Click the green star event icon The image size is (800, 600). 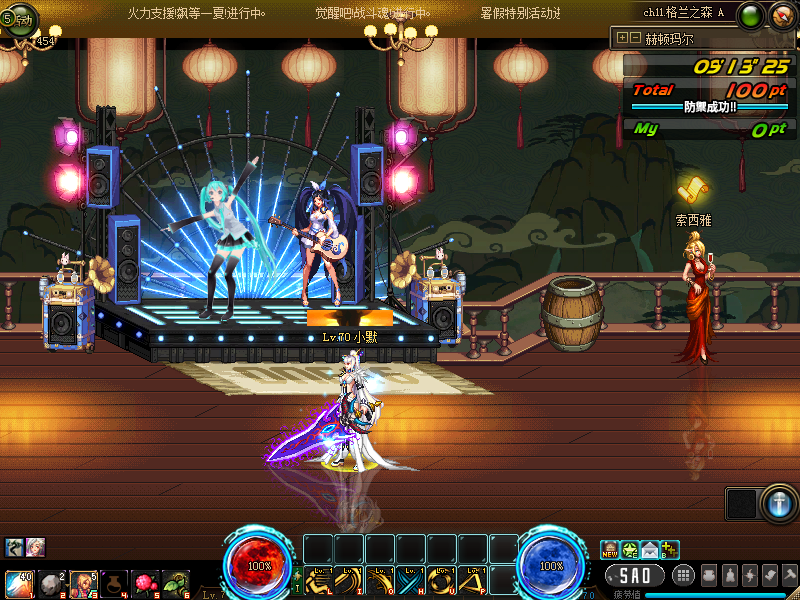(630, 549)
